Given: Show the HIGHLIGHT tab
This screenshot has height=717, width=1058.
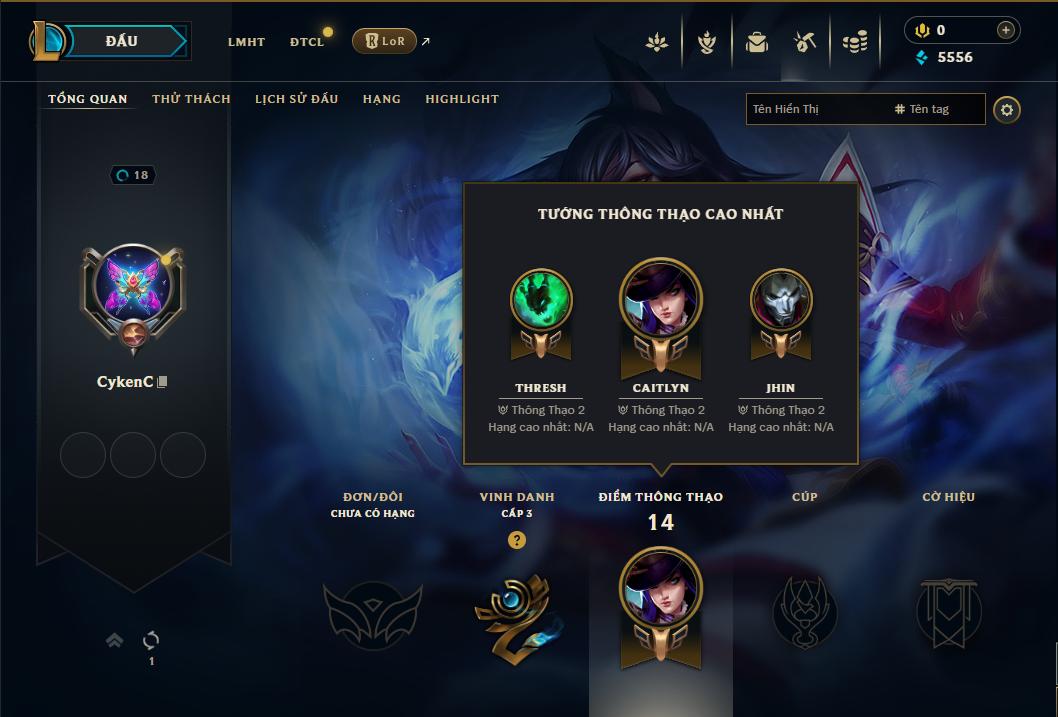Looking at the screenshot, I should click(x=461, y=99).
